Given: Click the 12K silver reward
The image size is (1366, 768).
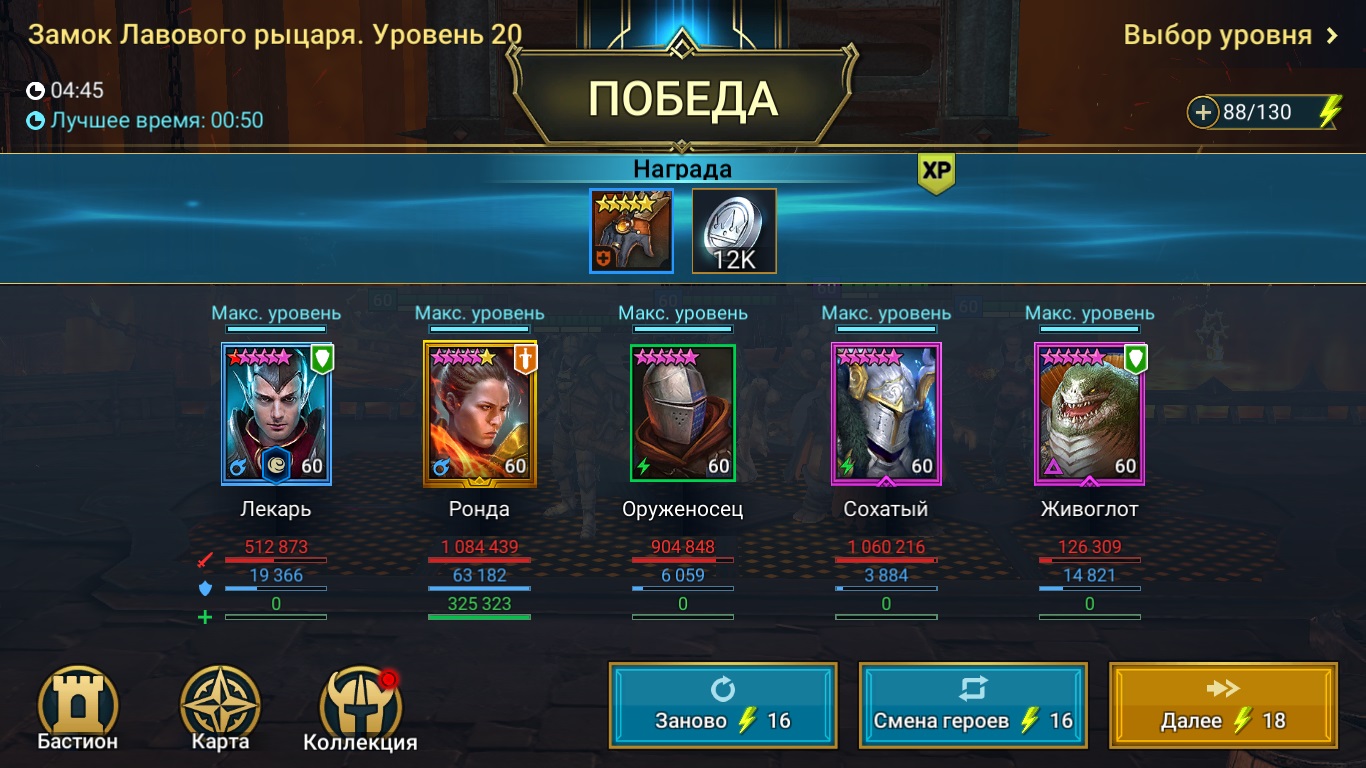Looking at the screenshot, I should [733, 231].
